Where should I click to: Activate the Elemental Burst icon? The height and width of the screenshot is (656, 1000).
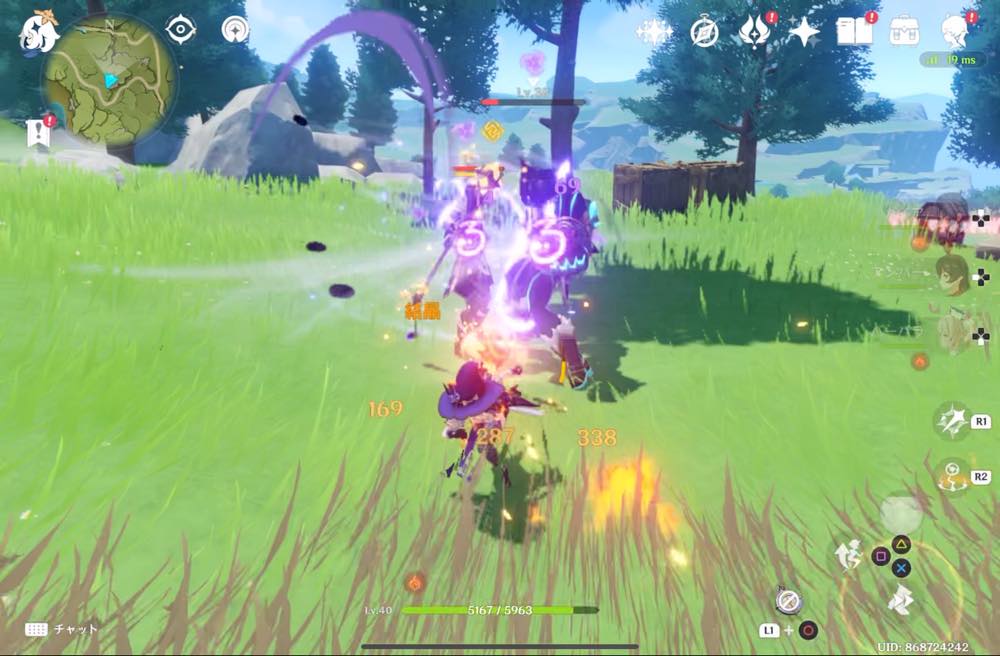(x=953, y=475)
